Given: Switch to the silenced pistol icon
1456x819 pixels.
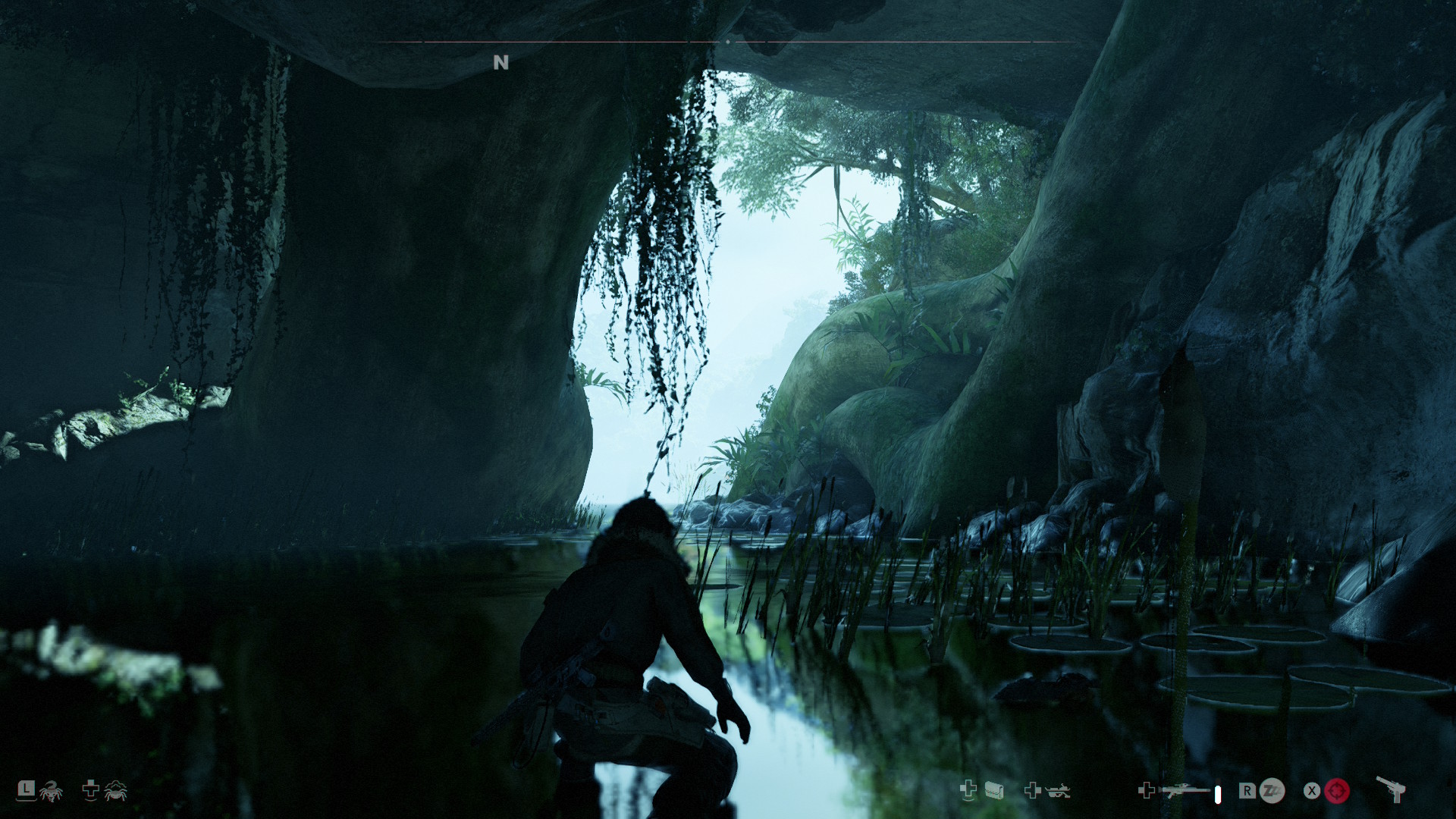Looking at the screenshot, I should [x=1391, y=789].
